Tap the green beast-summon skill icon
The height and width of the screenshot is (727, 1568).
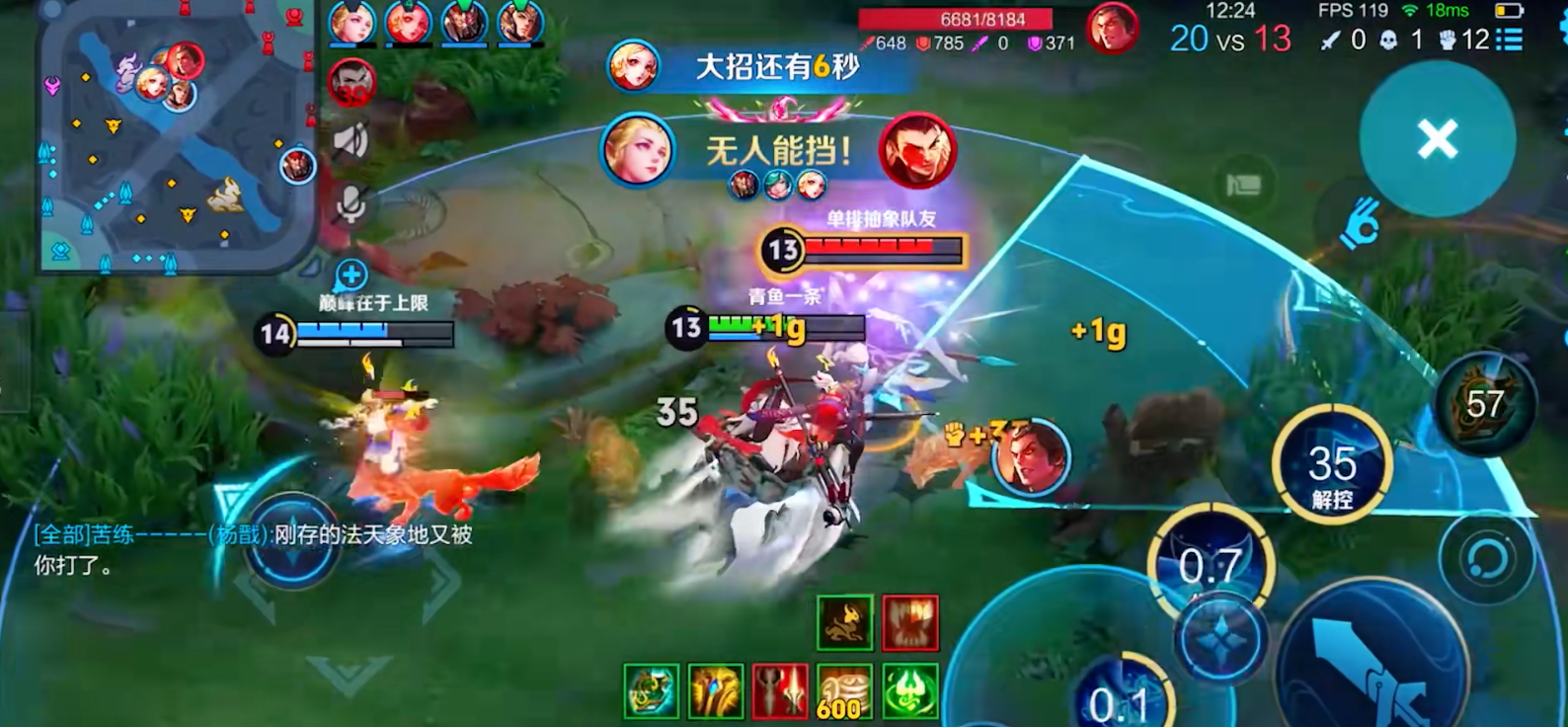tap(845, 622)
